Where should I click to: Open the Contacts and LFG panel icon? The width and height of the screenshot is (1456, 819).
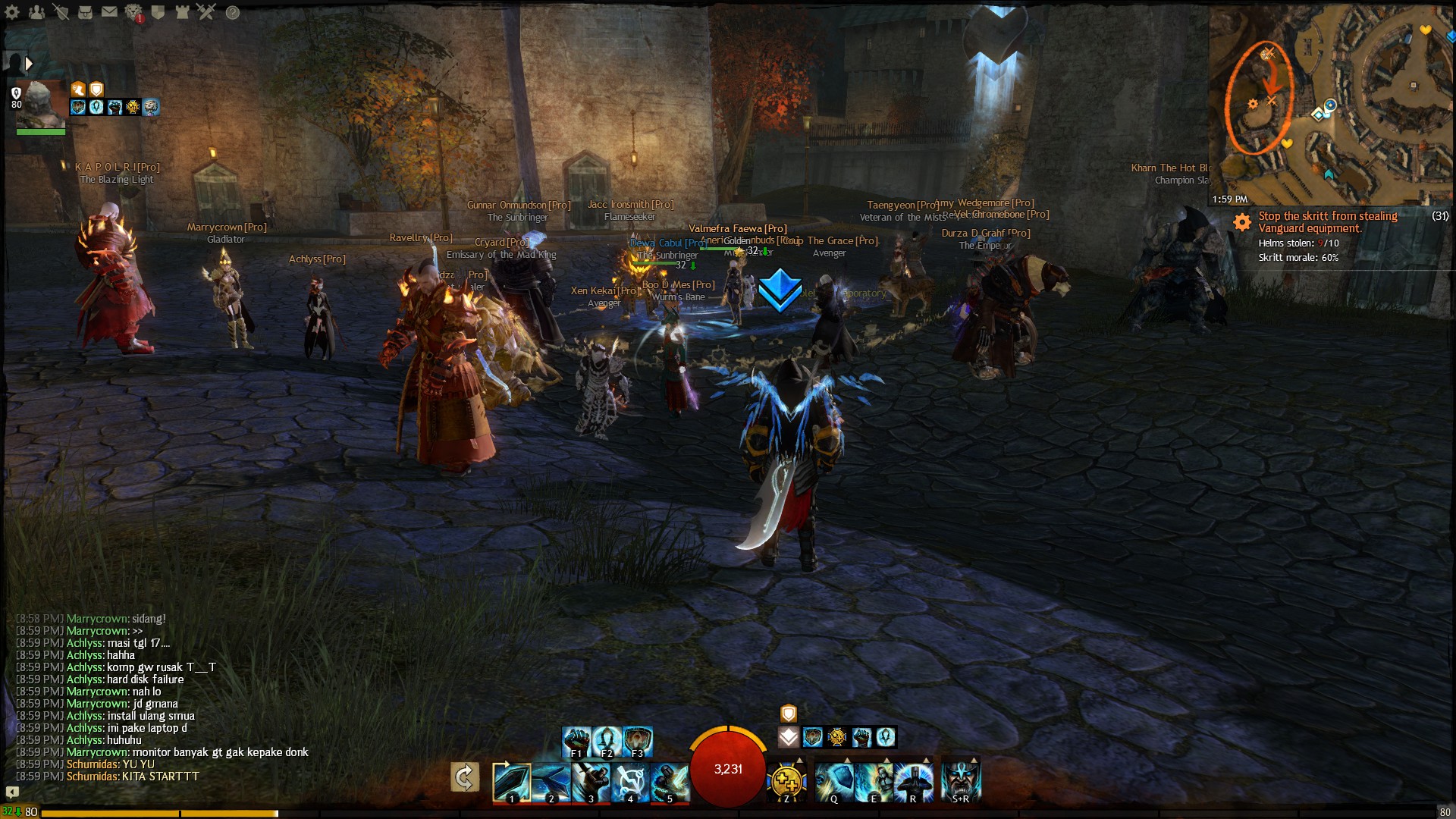(36, 12)
